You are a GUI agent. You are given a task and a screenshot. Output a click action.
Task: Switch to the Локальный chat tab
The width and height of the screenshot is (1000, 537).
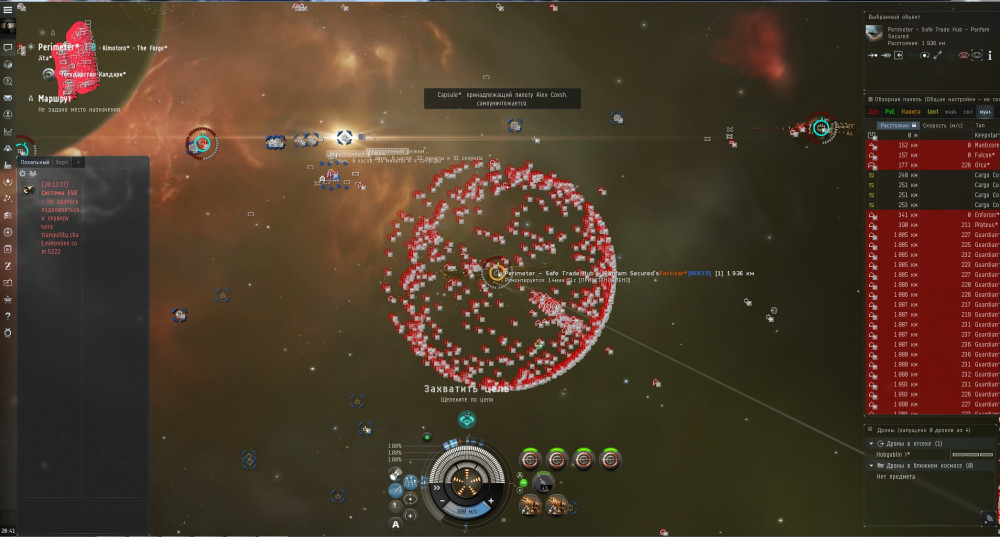(x=34, y=161)
